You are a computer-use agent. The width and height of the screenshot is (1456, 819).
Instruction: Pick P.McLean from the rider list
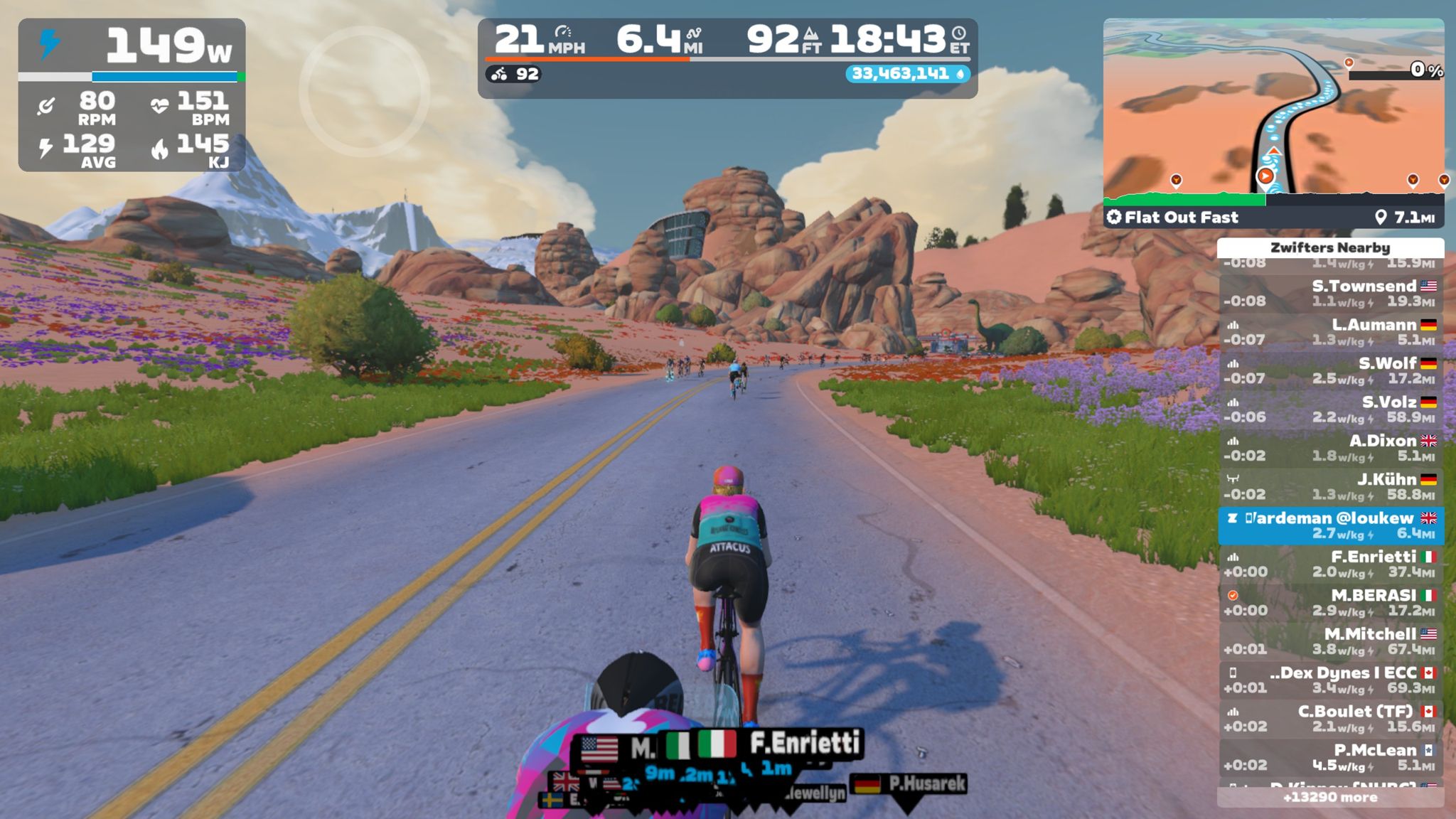[x=1331, y=758]
